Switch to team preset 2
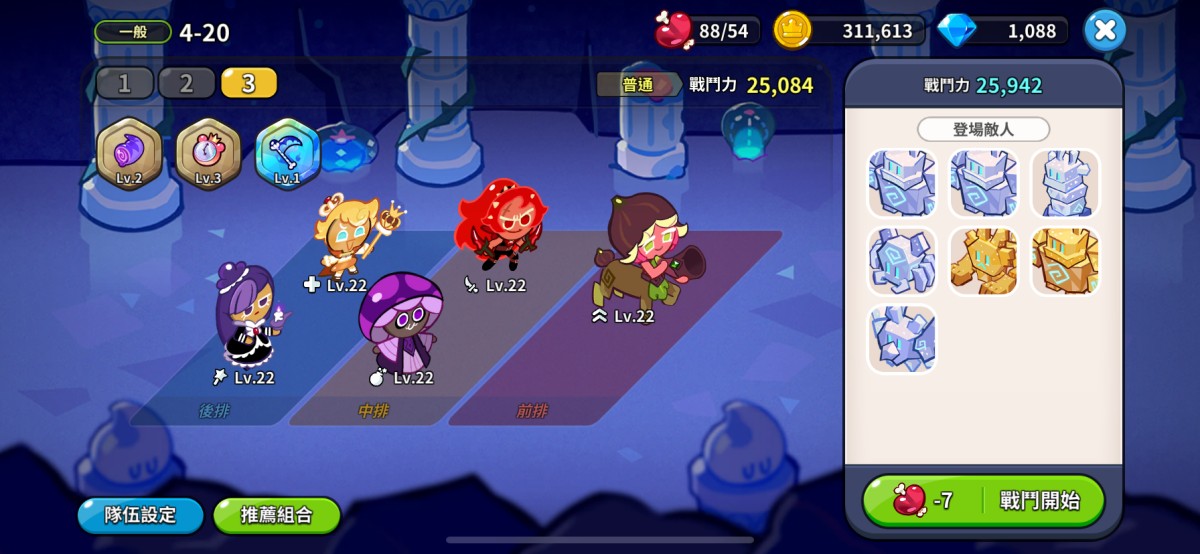This screenshot has width=1200, height=554. 186,83
